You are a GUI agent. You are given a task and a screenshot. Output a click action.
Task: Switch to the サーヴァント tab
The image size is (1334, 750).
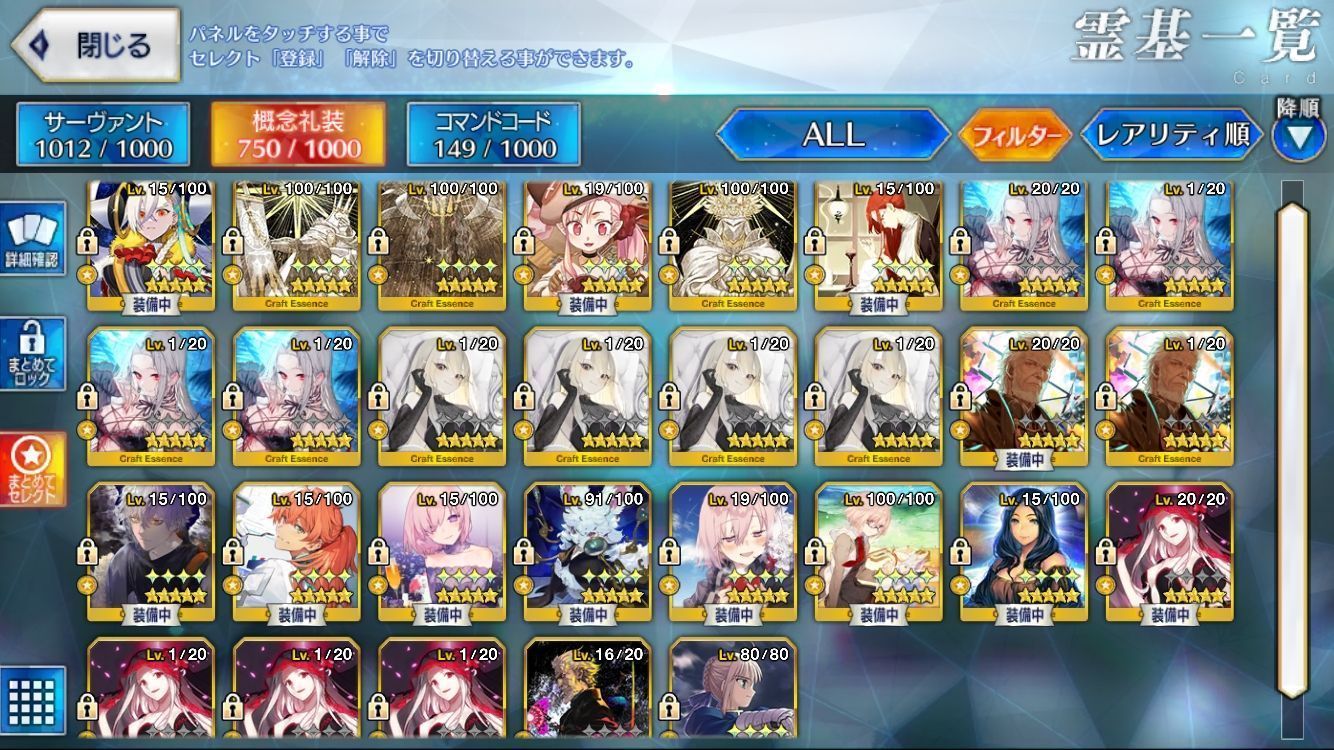(x=103, y=135)
